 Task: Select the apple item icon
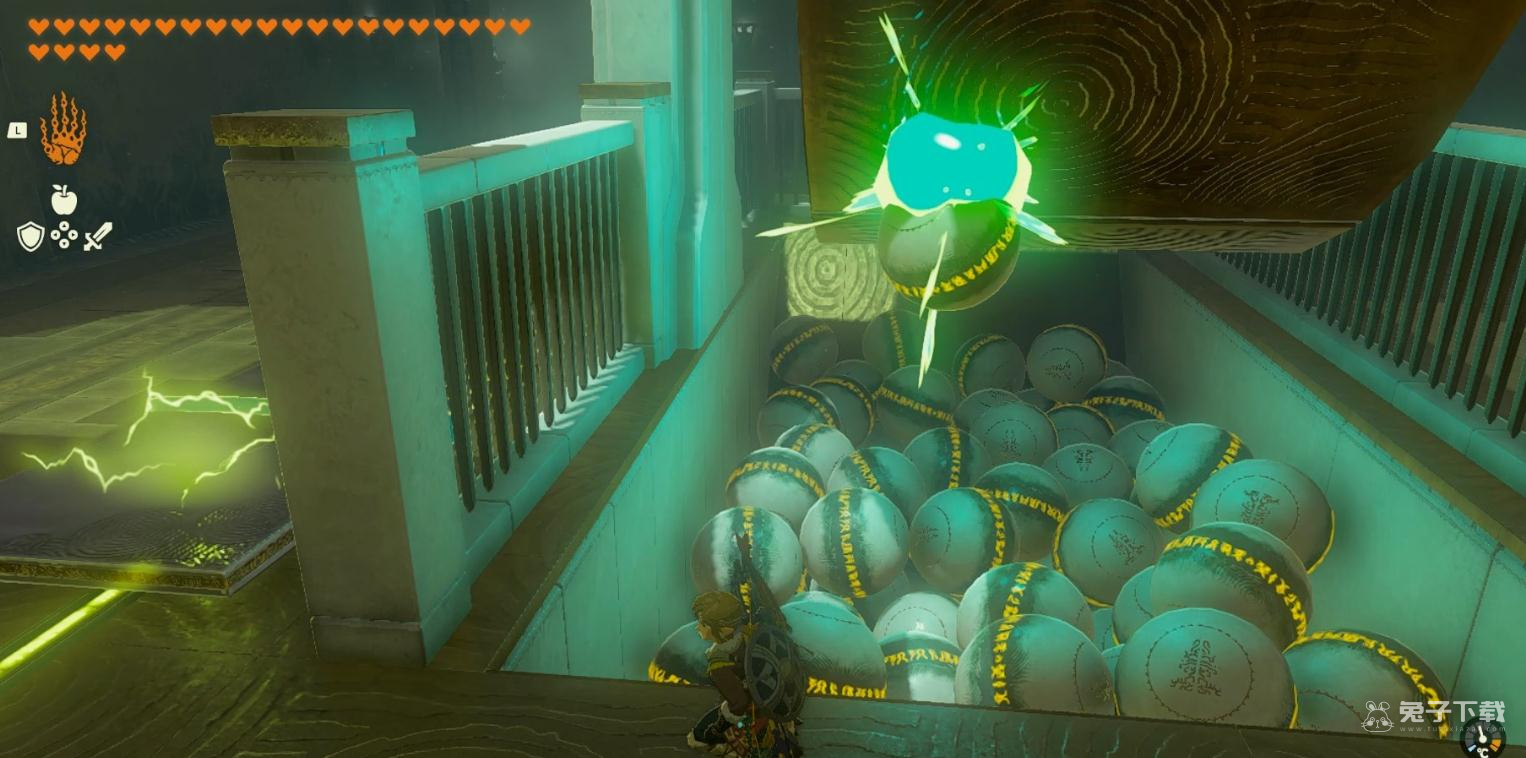pos(64,200)
